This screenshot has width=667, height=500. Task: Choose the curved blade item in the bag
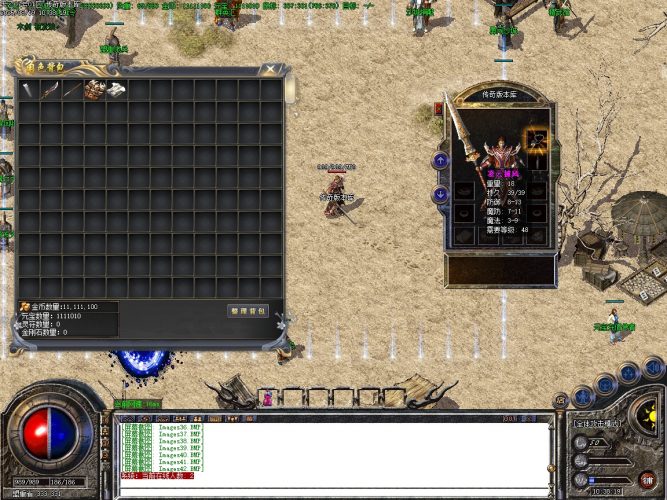[x=49, y=89]
